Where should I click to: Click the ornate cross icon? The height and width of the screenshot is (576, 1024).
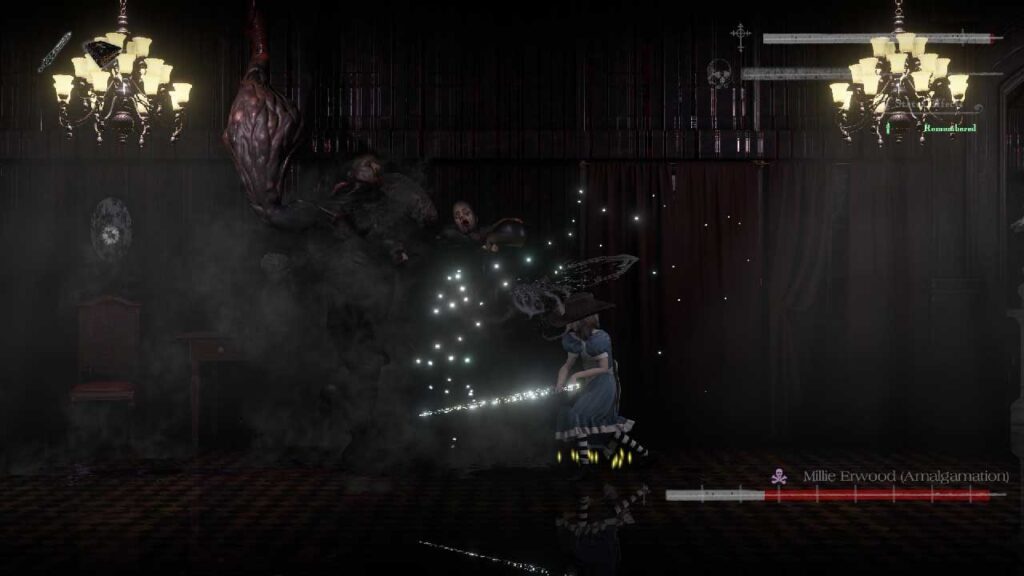(740, 37)
